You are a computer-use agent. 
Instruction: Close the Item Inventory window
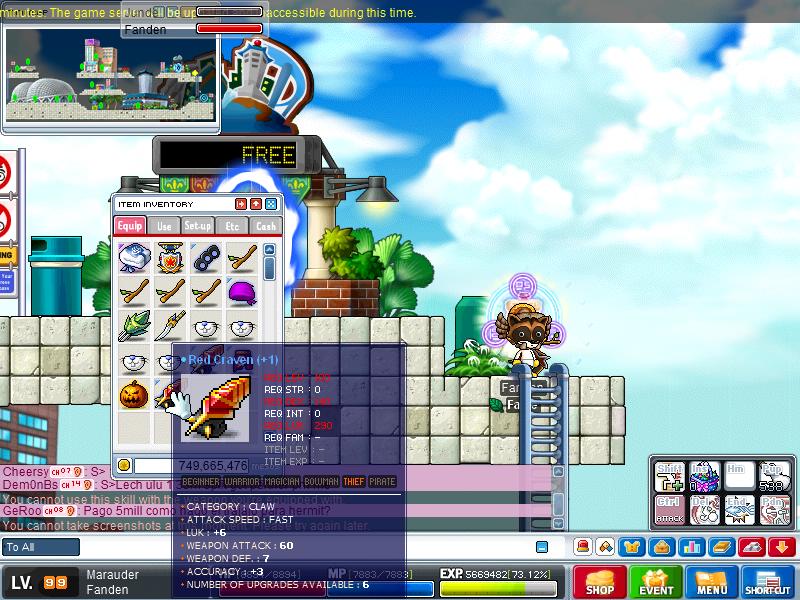click(x=272, y=204)
